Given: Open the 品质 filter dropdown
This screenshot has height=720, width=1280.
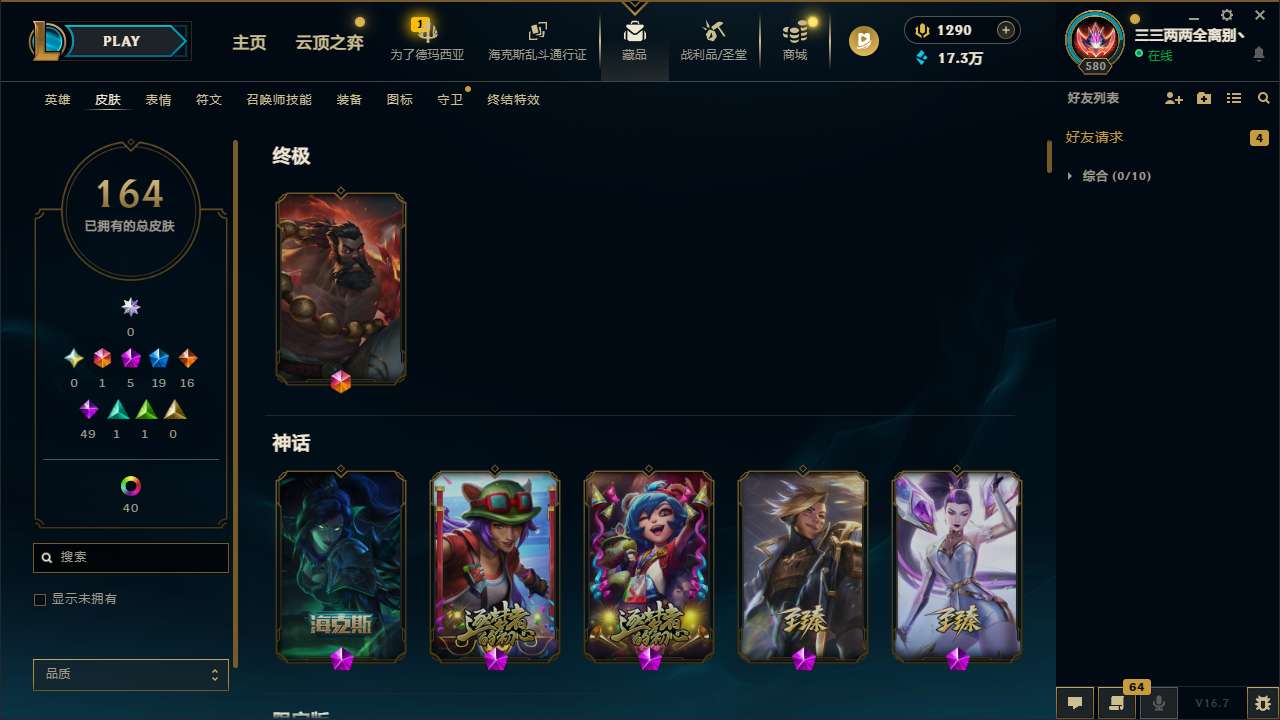Looking at the screenshot, I should coord(130,674).
